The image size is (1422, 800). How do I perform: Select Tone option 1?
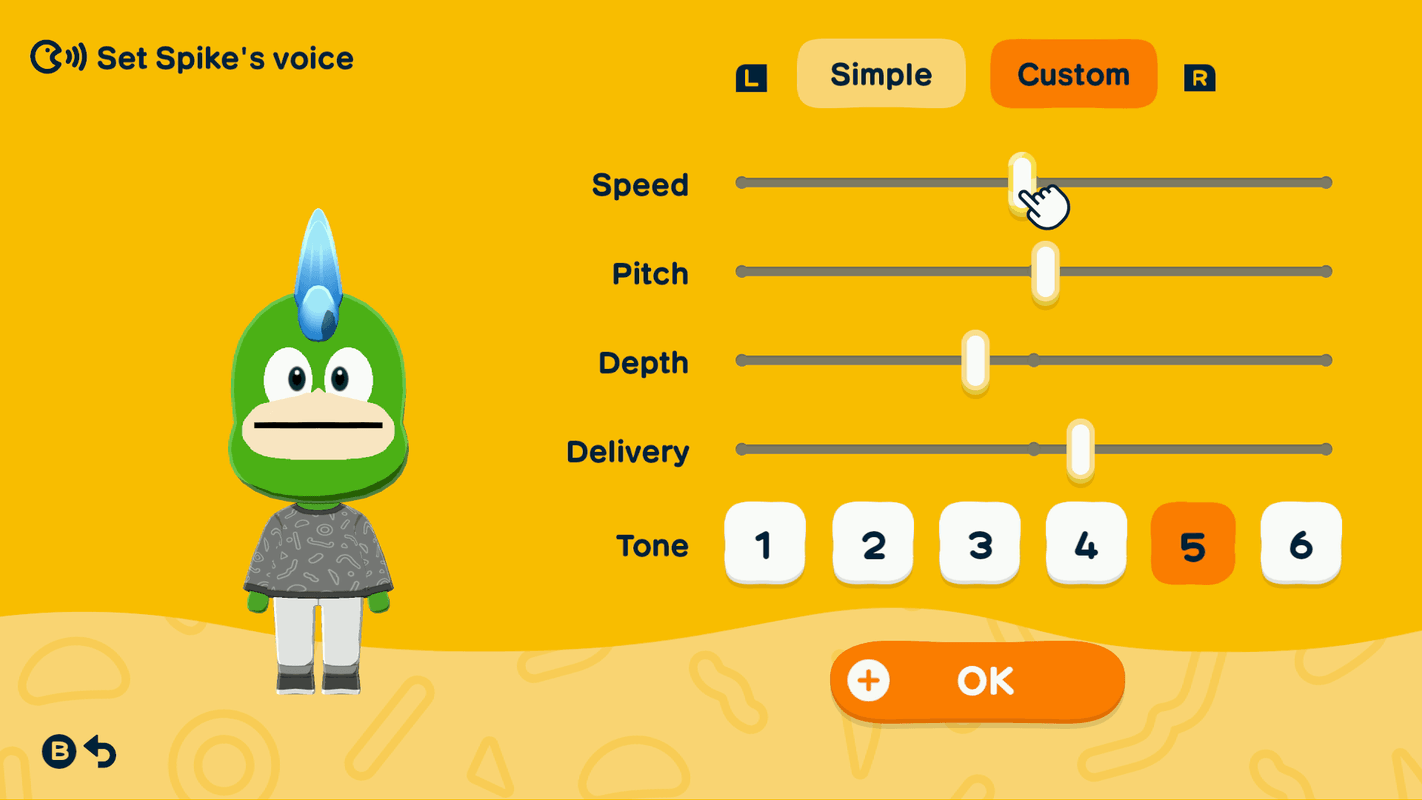[765, 545]
